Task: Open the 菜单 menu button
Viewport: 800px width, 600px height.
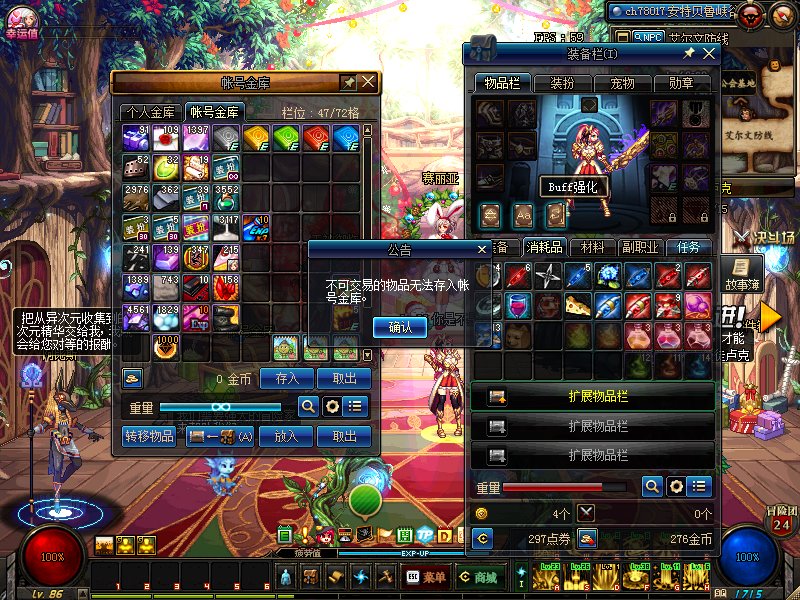Action: pyautogui.click(x=427, y=577)
